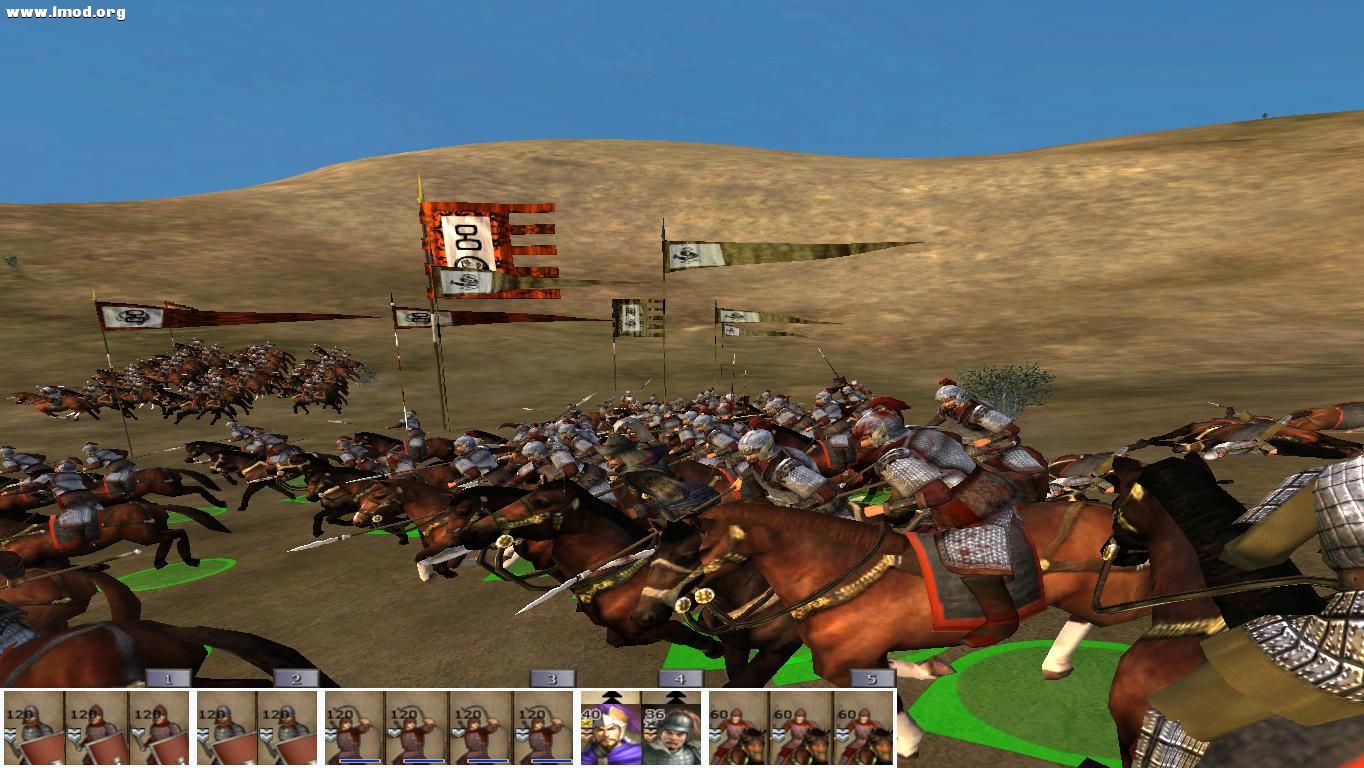Image resolution: width=1364 pixels, height=768 pixels.
Task: Toggle group 4 unit selection
Action: click(x=679, y=678)
